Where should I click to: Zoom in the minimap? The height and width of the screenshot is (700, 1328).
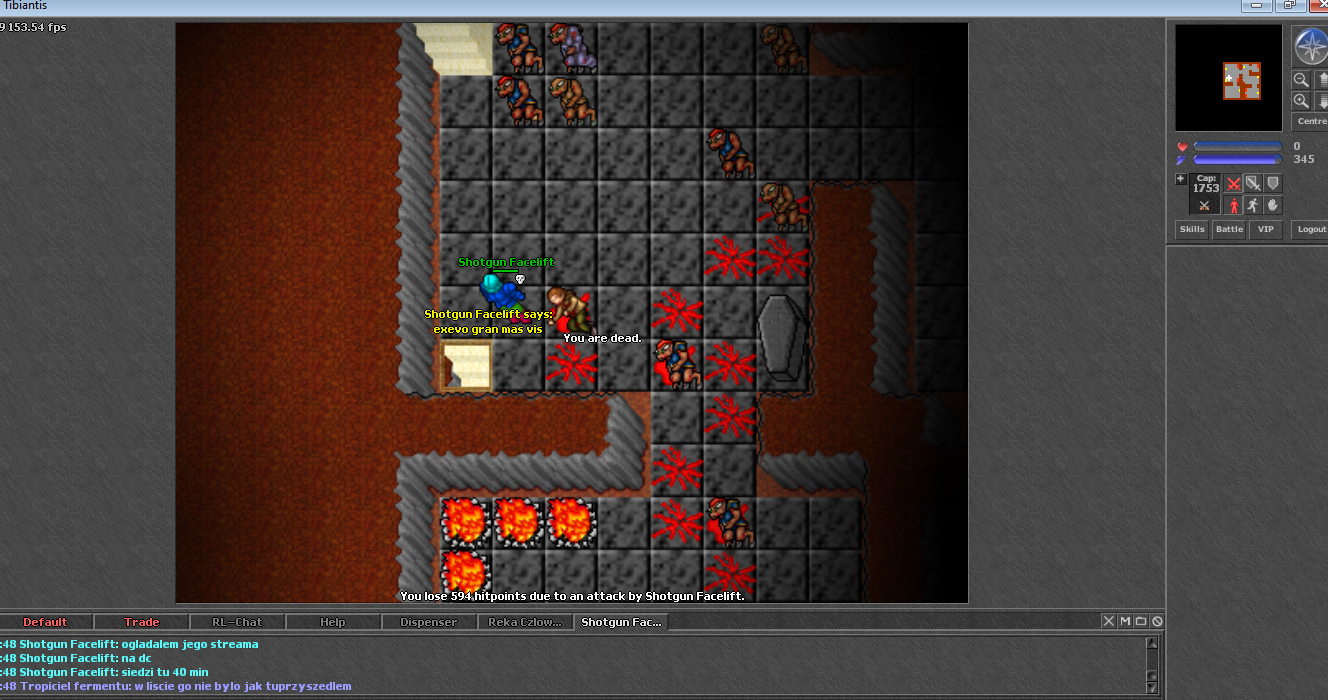tap(1301, 101)
